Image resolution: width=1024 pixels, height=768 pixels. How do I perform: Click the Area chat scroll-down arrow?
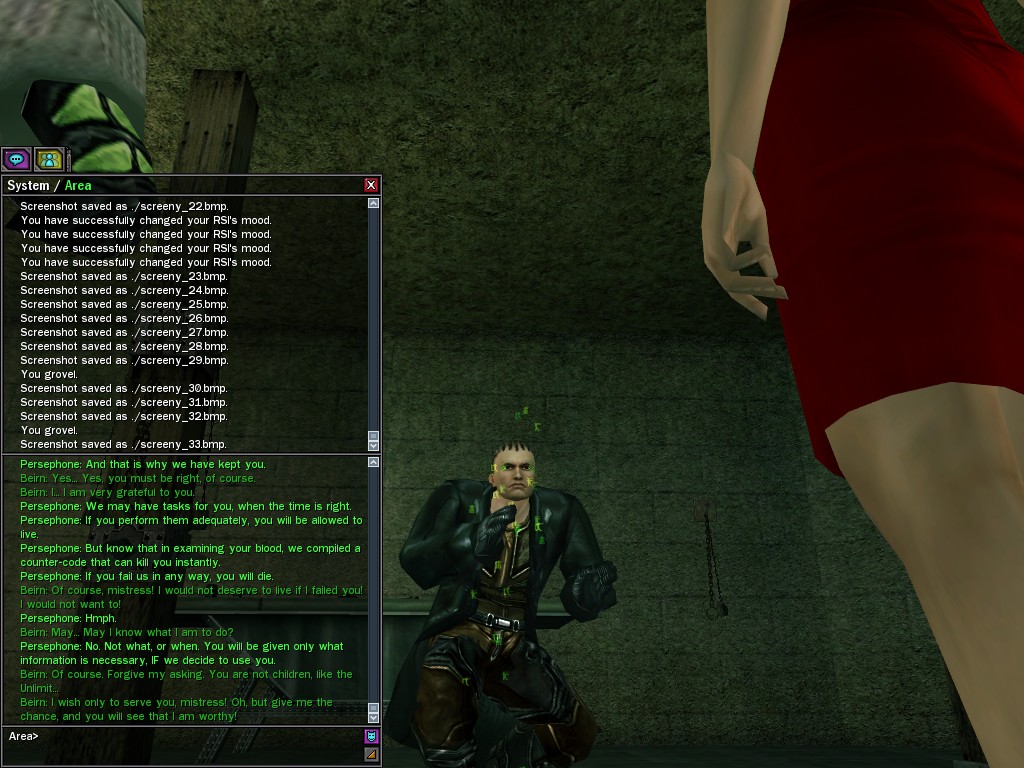(373, 717)
